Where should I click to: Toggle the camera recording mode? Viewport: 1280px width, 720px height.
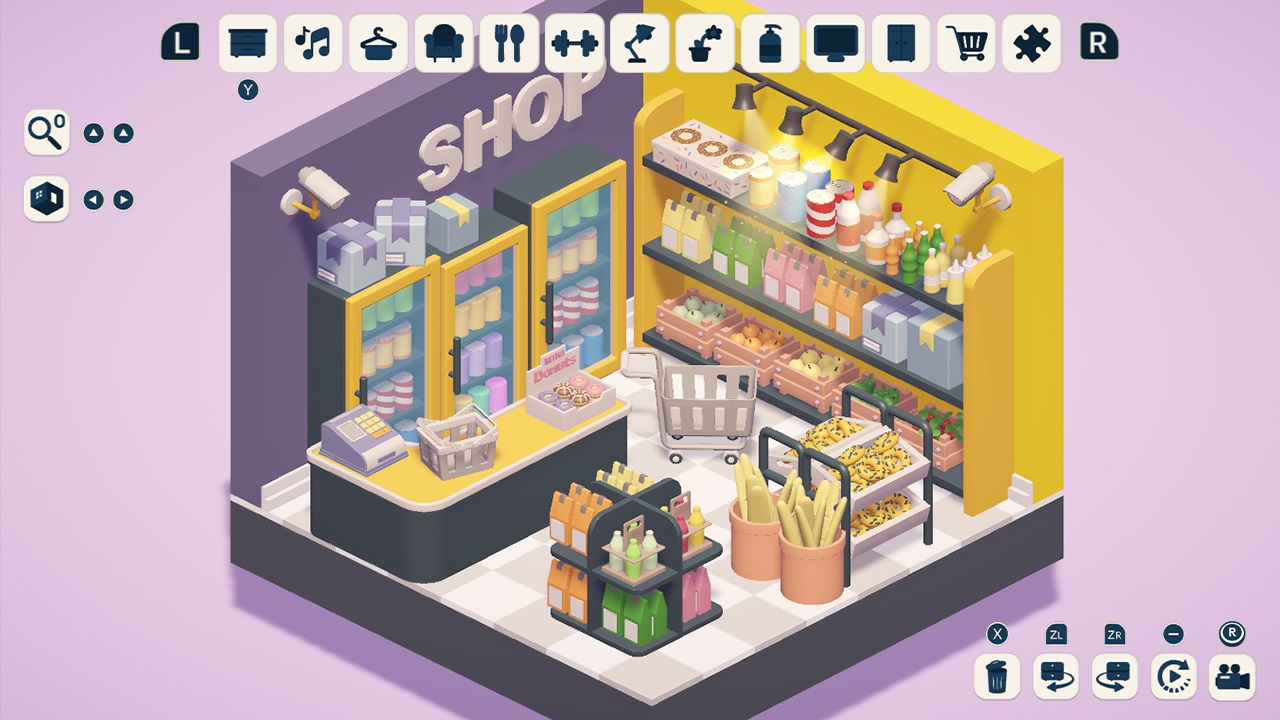[1234, 676]
